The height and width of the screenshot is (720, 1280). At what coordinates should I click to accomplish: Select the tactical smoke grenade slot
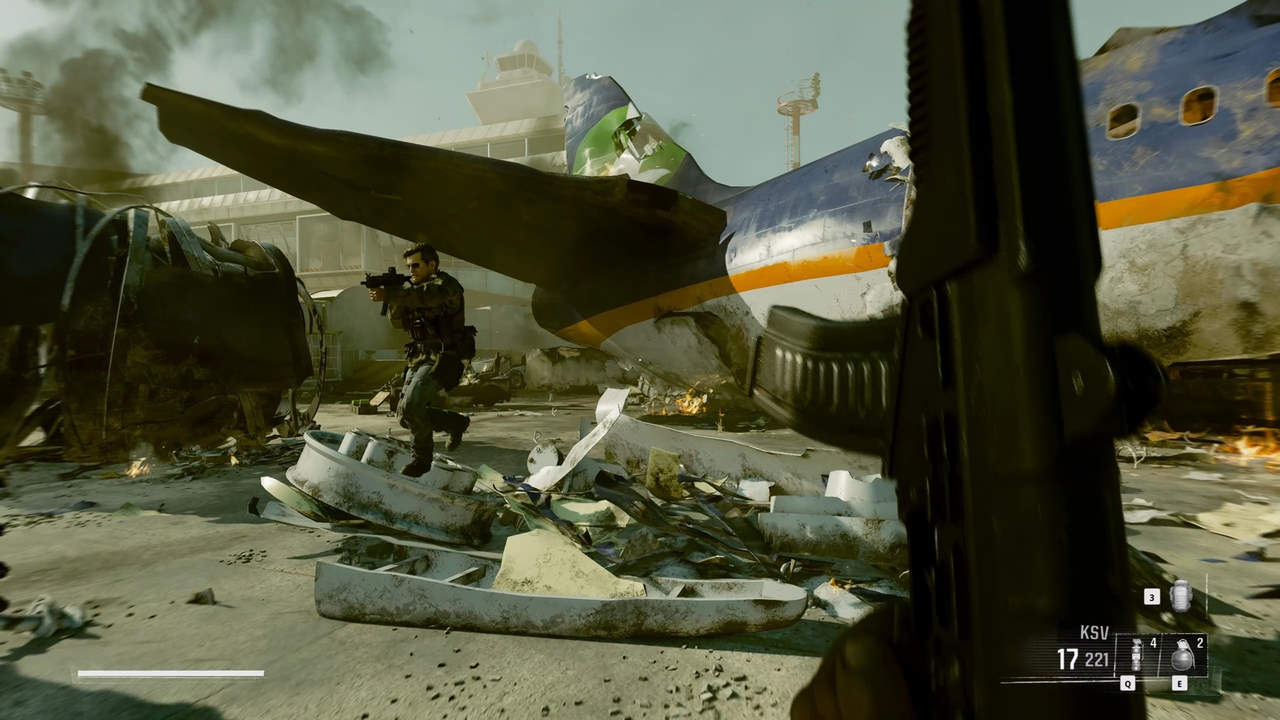click(1136, 656)
